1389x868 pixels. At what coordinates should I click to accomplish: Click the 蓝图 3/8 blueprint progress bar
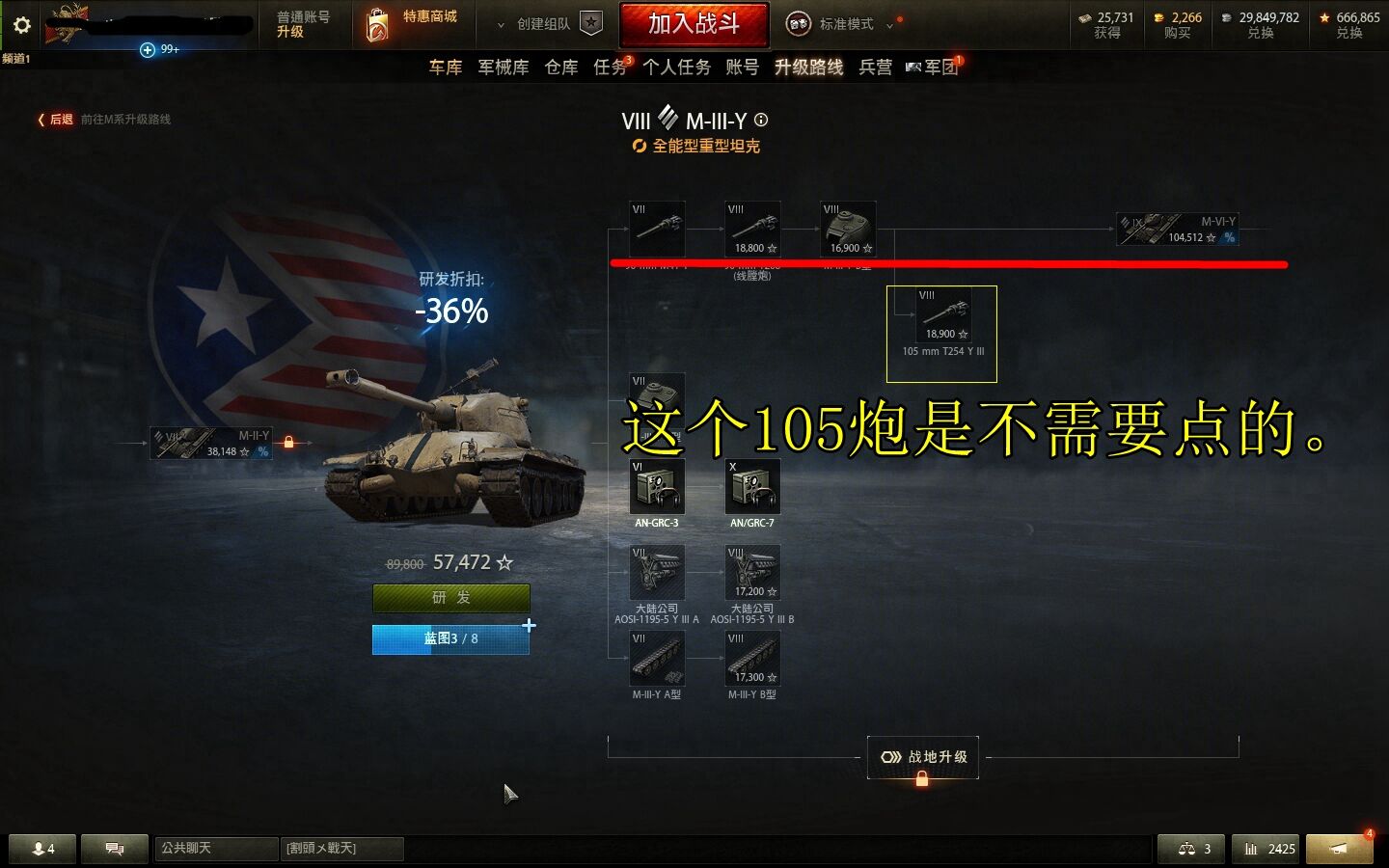click(450, 638)
